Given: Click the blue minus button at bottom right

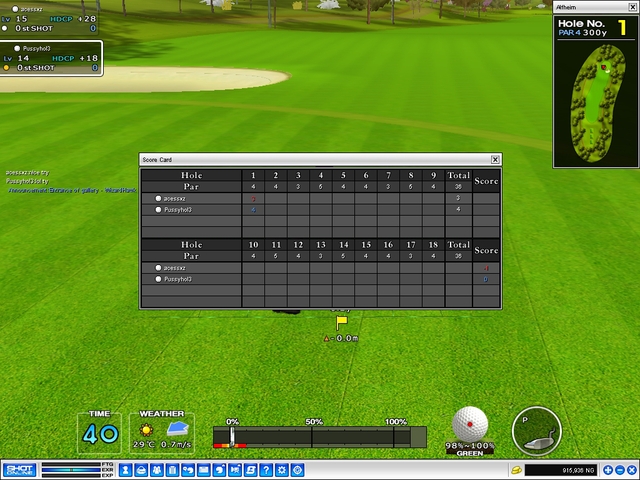Looking at the screenshot, I should pos(619,470).
